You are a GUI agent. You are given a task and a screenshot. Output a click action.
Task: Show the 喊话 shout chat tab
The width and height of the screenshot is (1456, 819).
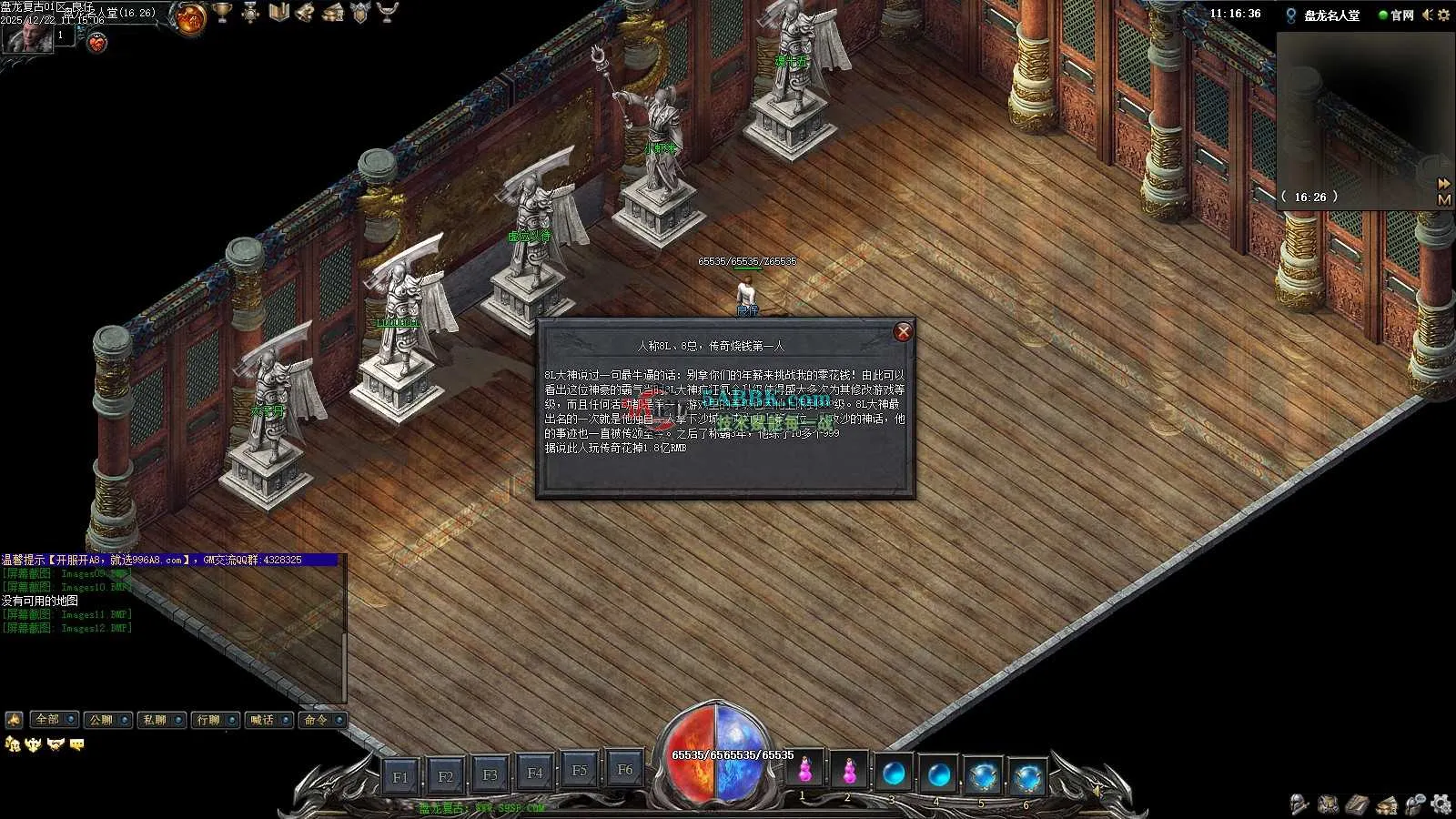pyautogui.click(x=268, y=720)
